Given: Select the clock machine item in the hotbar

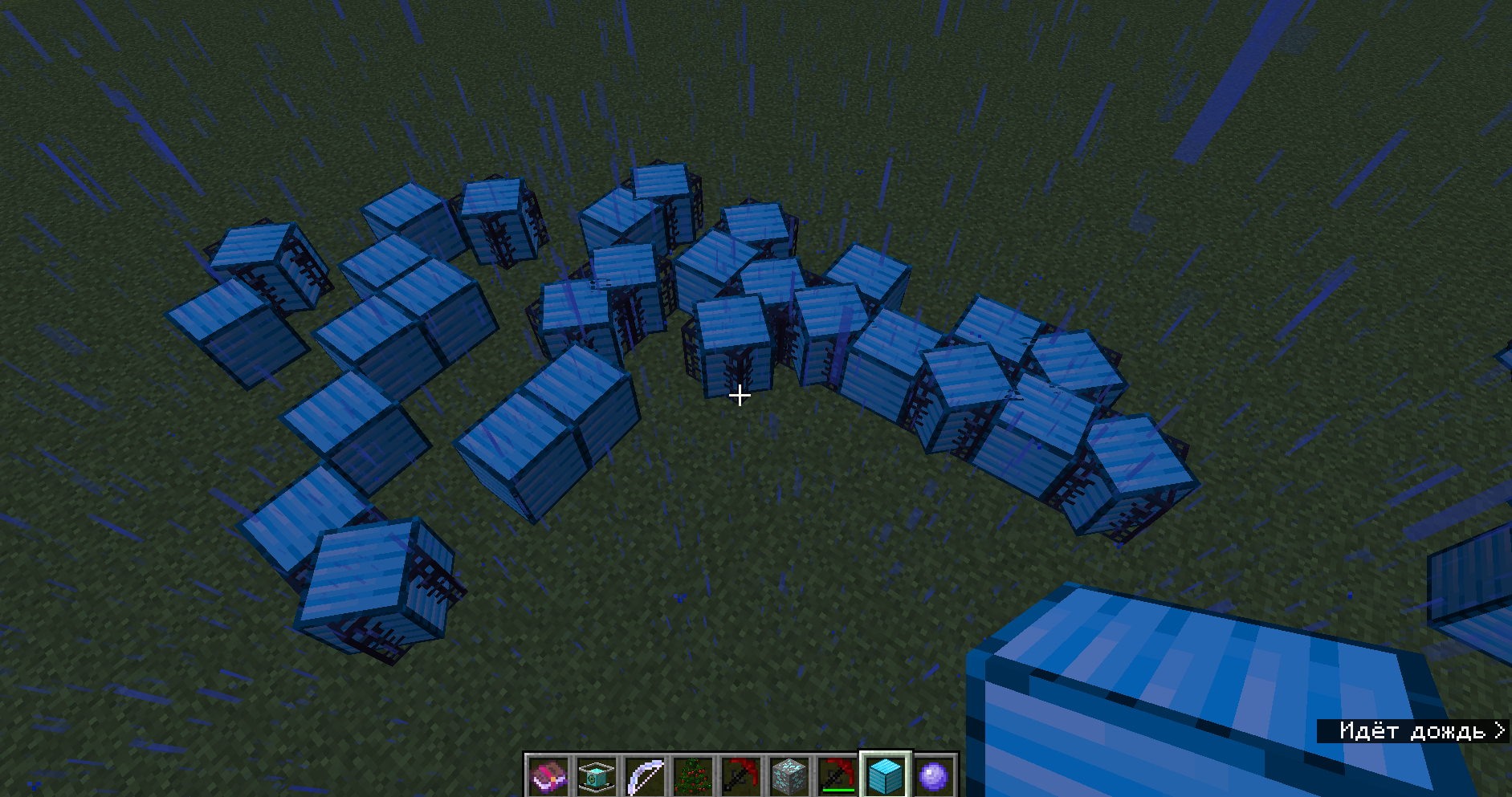Looking at the screenshot, I should pyautogui.click(x=596, y=775).
